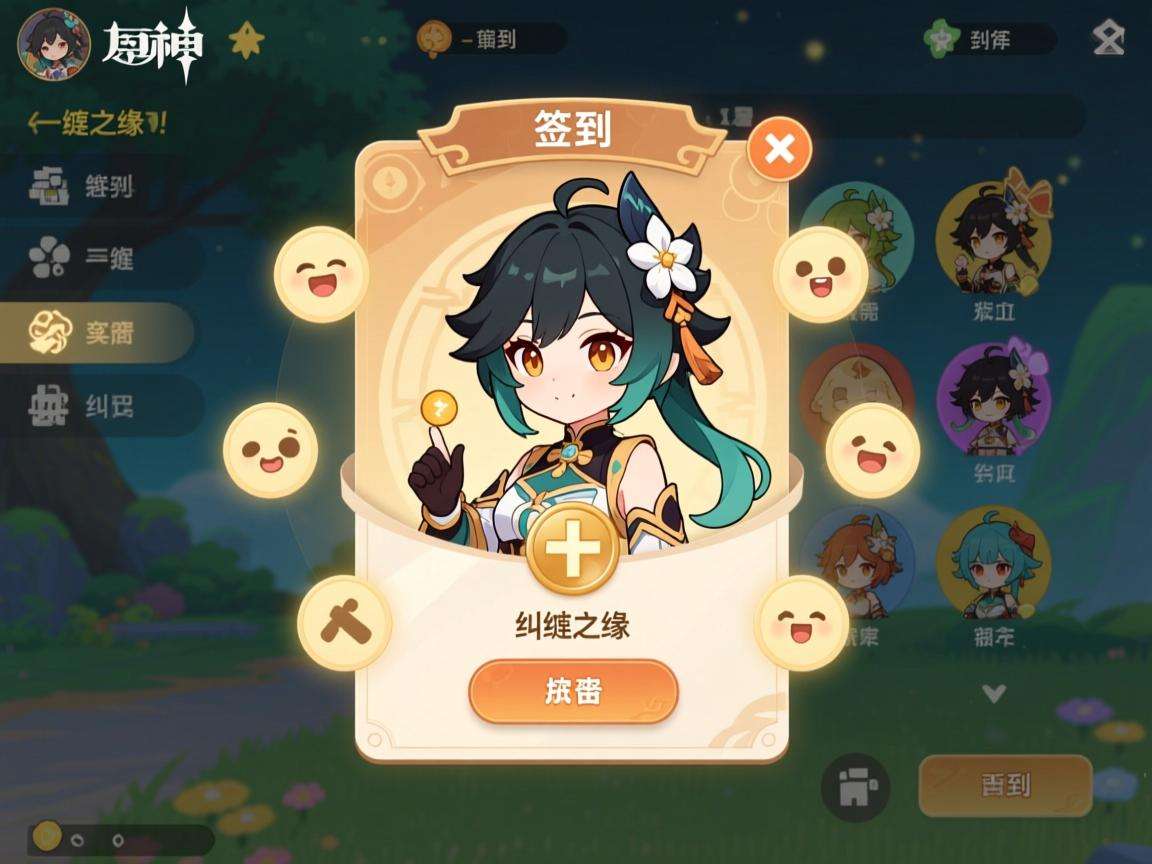This screenshot has width=1152, height=864.
Task: Open the player avatar at top left
Action: [54, 46]
